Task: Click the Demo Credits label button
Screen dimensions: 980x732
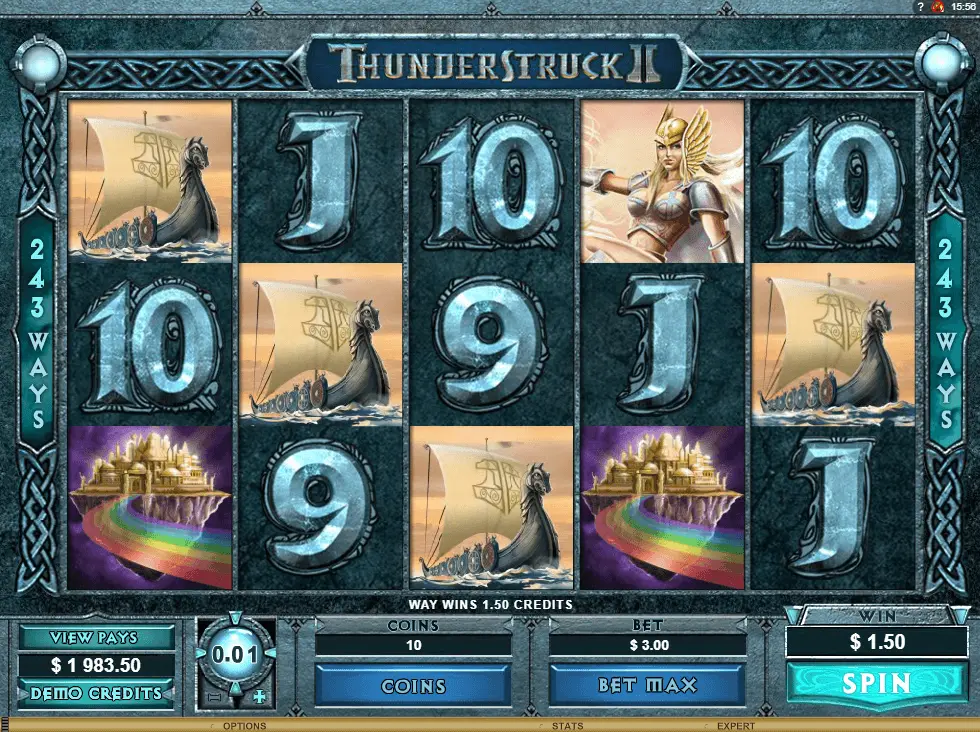Action: [96, 693]
